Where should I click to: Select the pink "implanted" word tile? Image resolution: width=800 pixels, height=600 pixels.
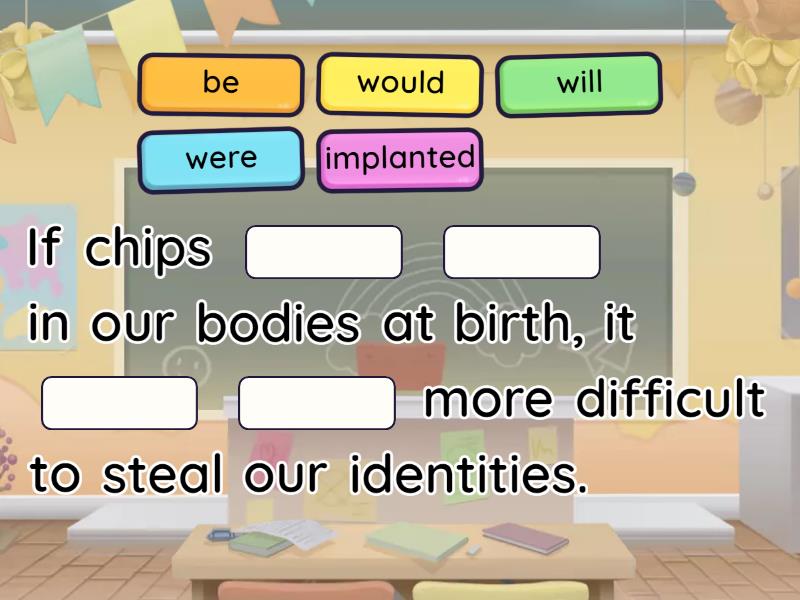(x=400, y=159)
